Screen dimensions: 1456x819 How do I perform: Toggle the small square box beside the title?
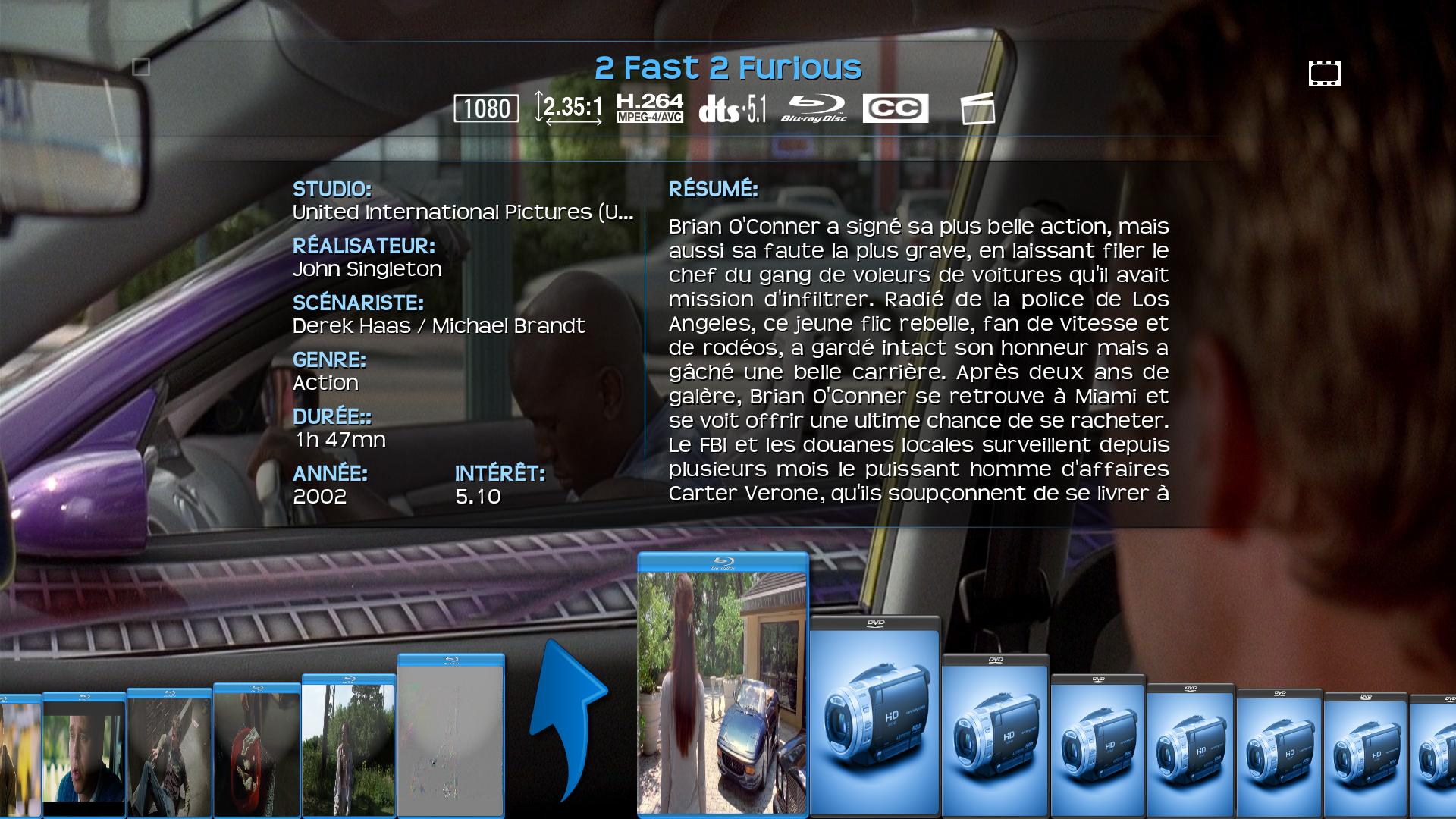coord(141,67)
